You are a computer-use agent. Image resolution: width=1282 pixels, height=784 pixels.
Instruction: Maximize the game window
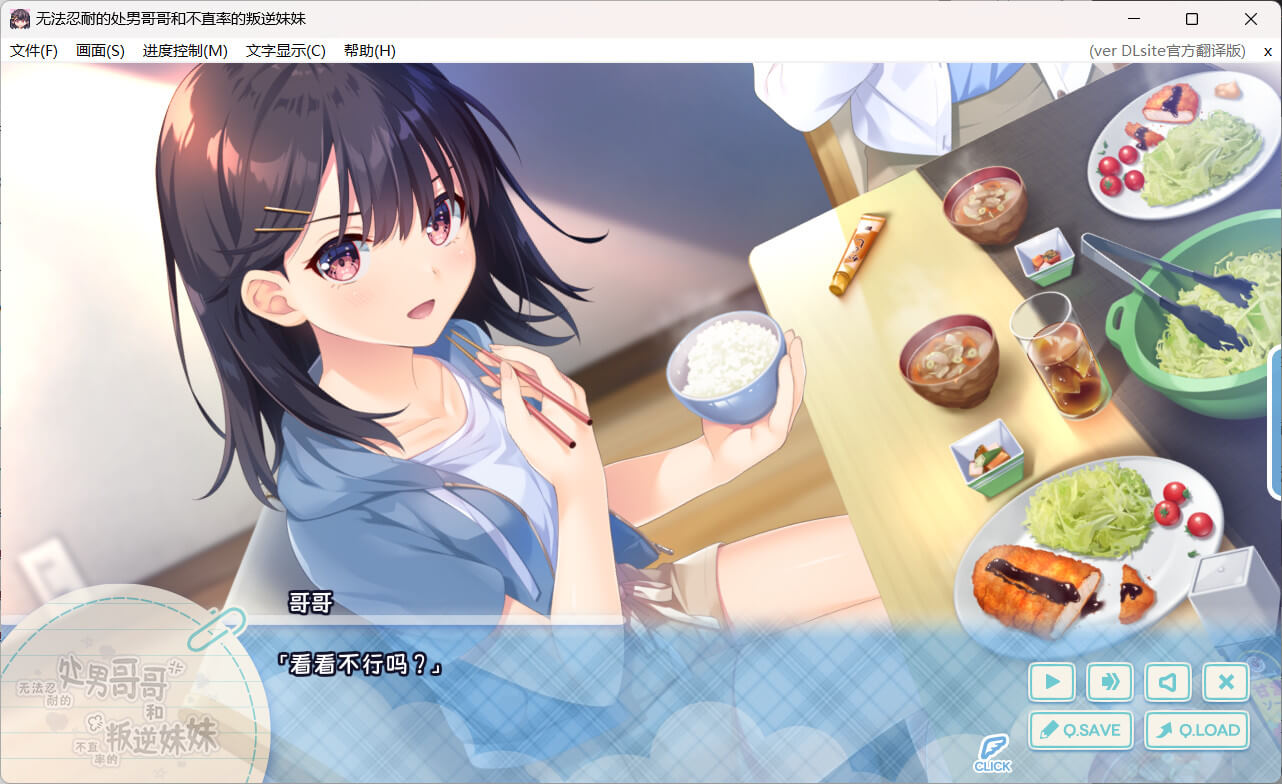[x=1192, y=19]
